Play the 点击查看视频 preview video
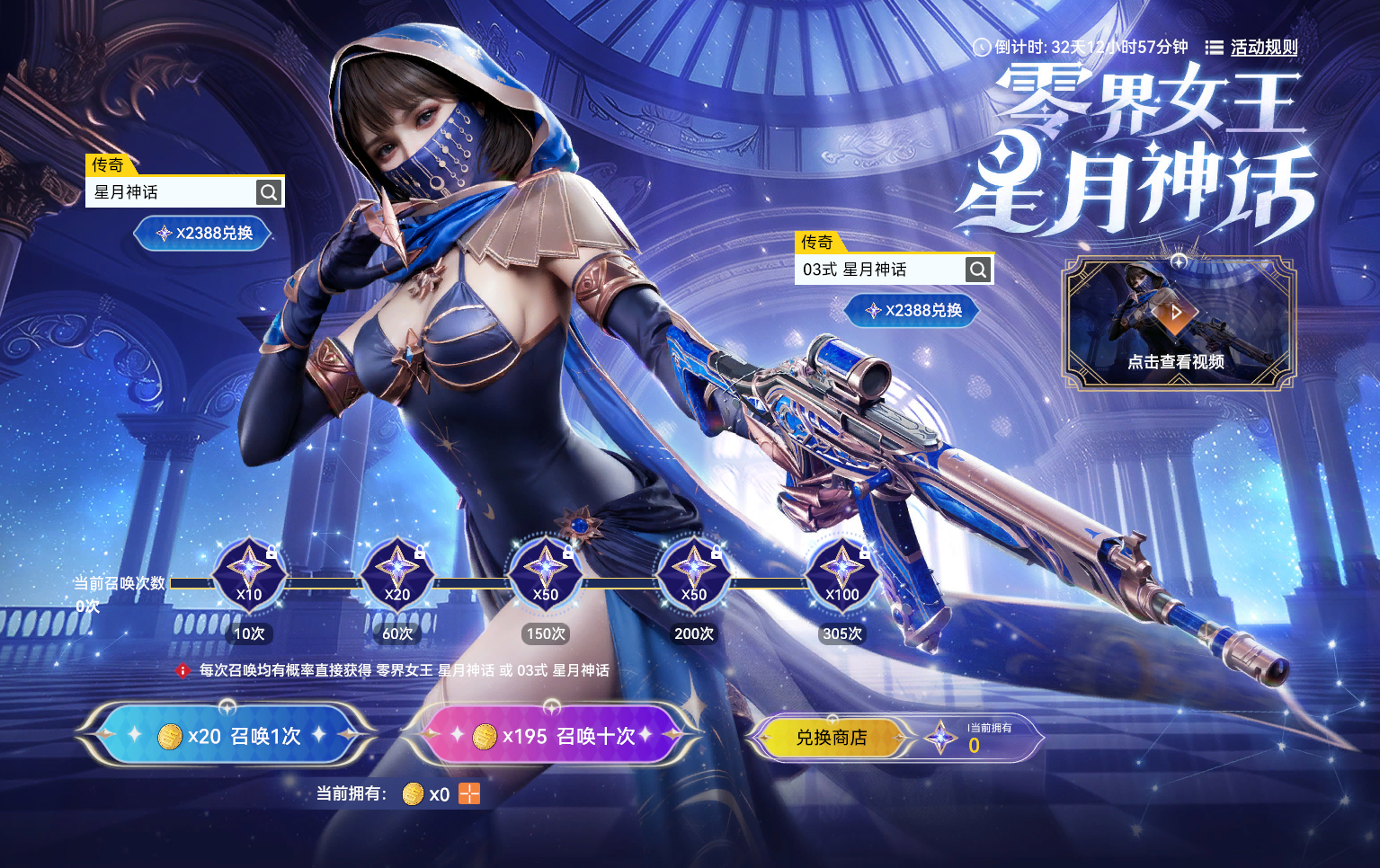The height and width of the screenshot is (868, 1380). click(1177, 322)
